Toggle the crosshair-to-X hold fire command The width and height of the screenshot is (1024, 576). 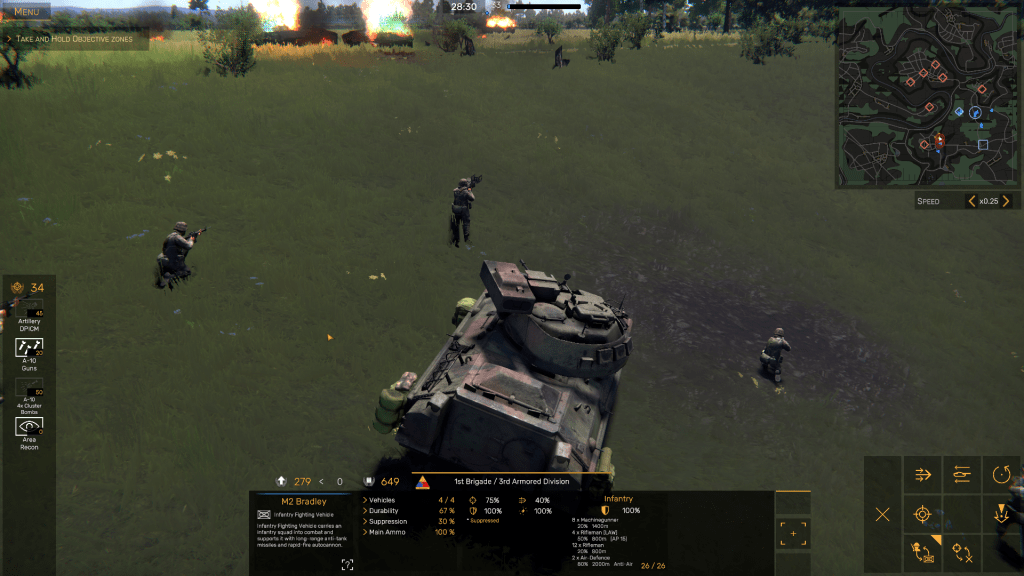962,553
